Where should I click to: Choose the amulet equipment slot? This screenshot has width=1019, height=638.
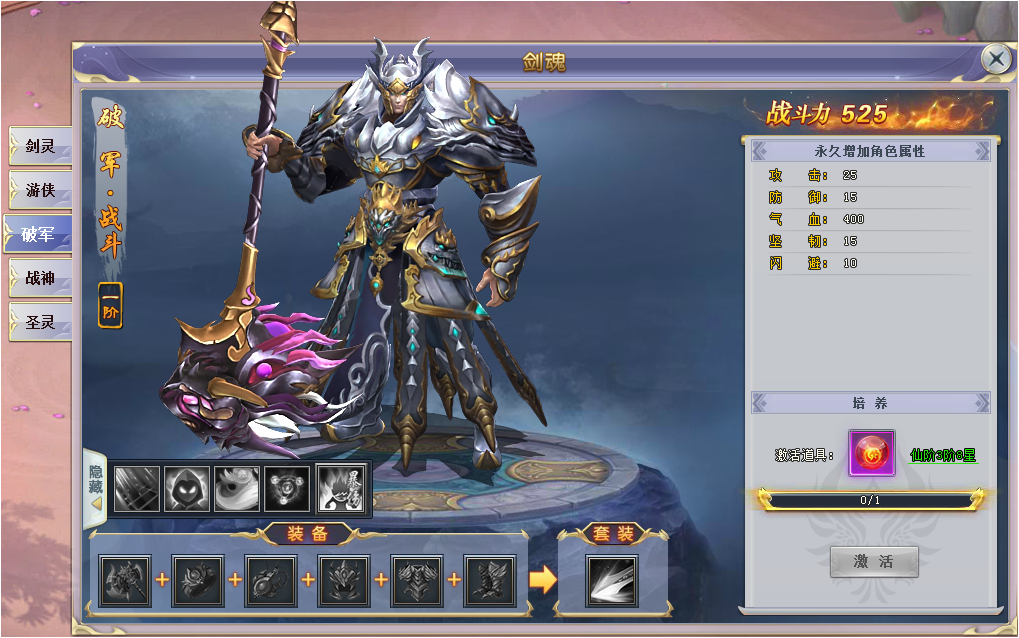pos(271,581)
